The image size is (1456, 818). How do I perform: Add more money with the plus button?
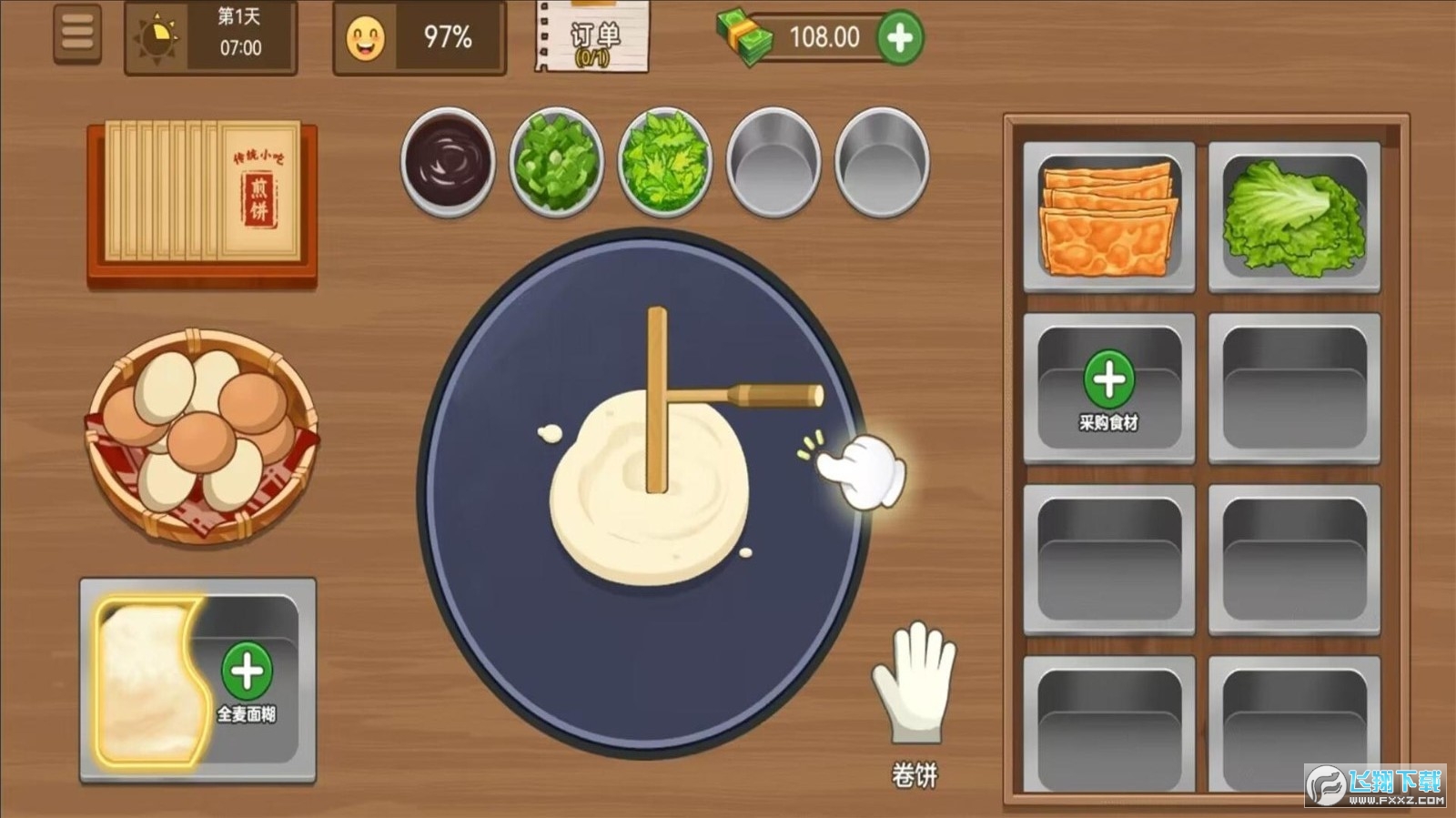899,37
